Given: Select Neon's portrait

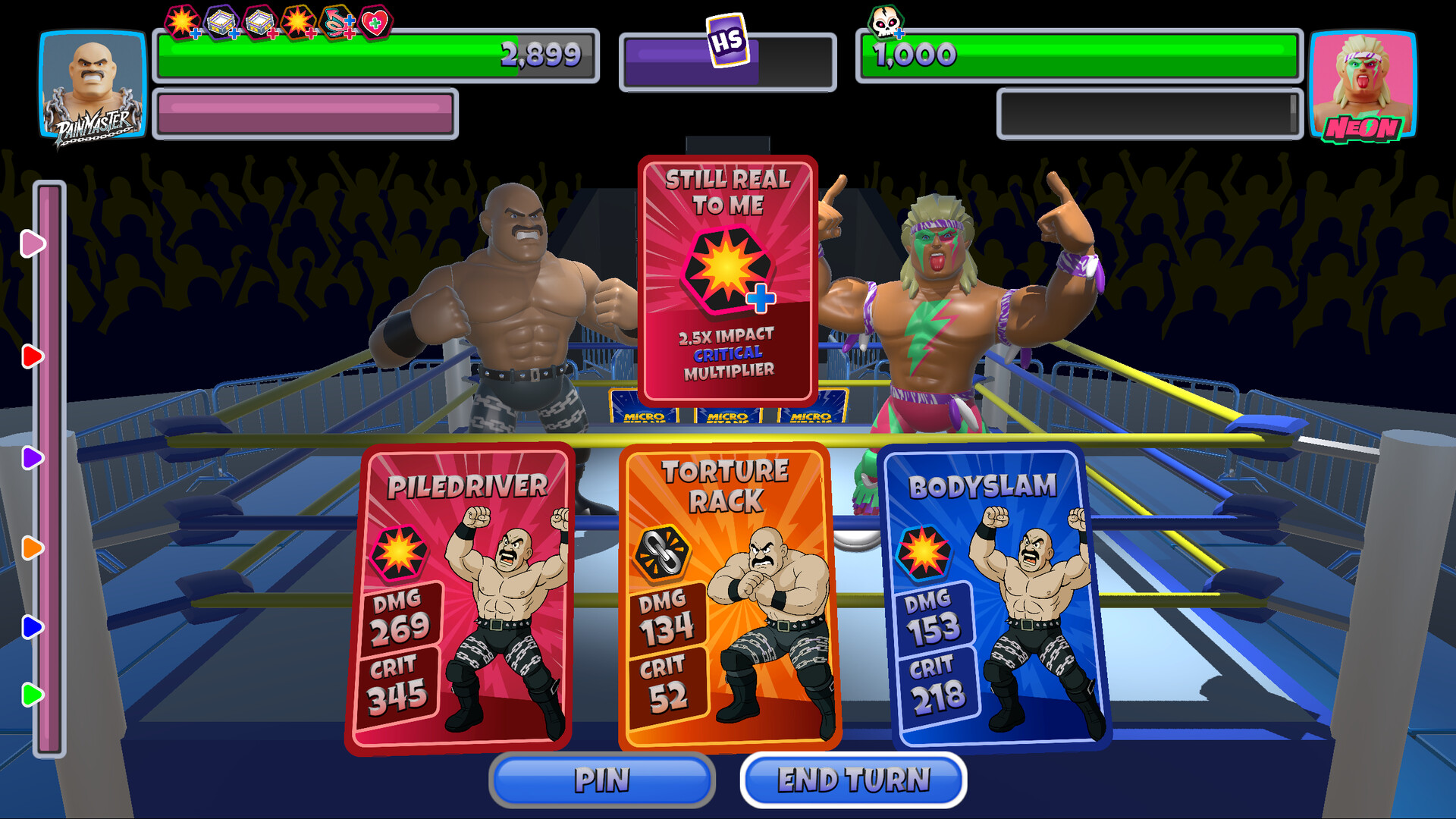Looking at the screenshot, I should pyautogui.click(x=1363, y=83).
